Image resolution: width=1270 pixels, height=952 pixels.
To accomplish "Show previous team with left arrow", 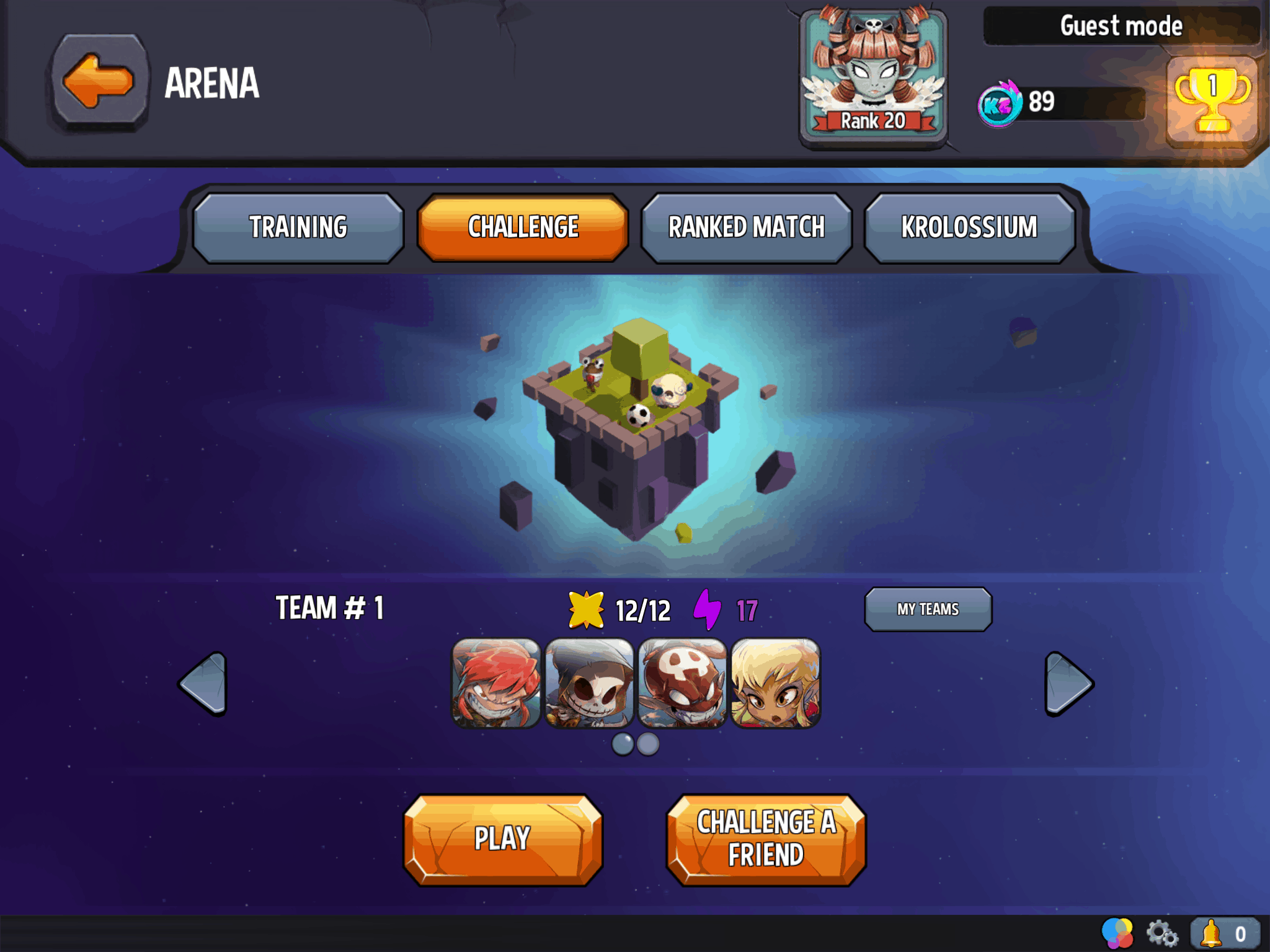I will point(203,684).
